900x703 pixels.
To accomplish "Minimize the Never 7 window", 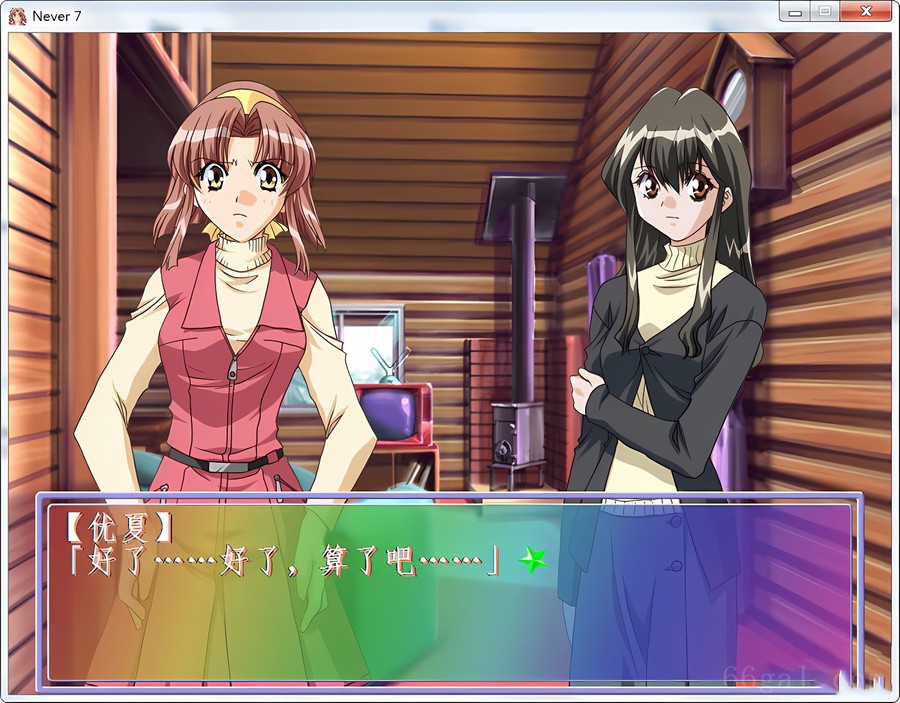I will click(x=795, y=12).
